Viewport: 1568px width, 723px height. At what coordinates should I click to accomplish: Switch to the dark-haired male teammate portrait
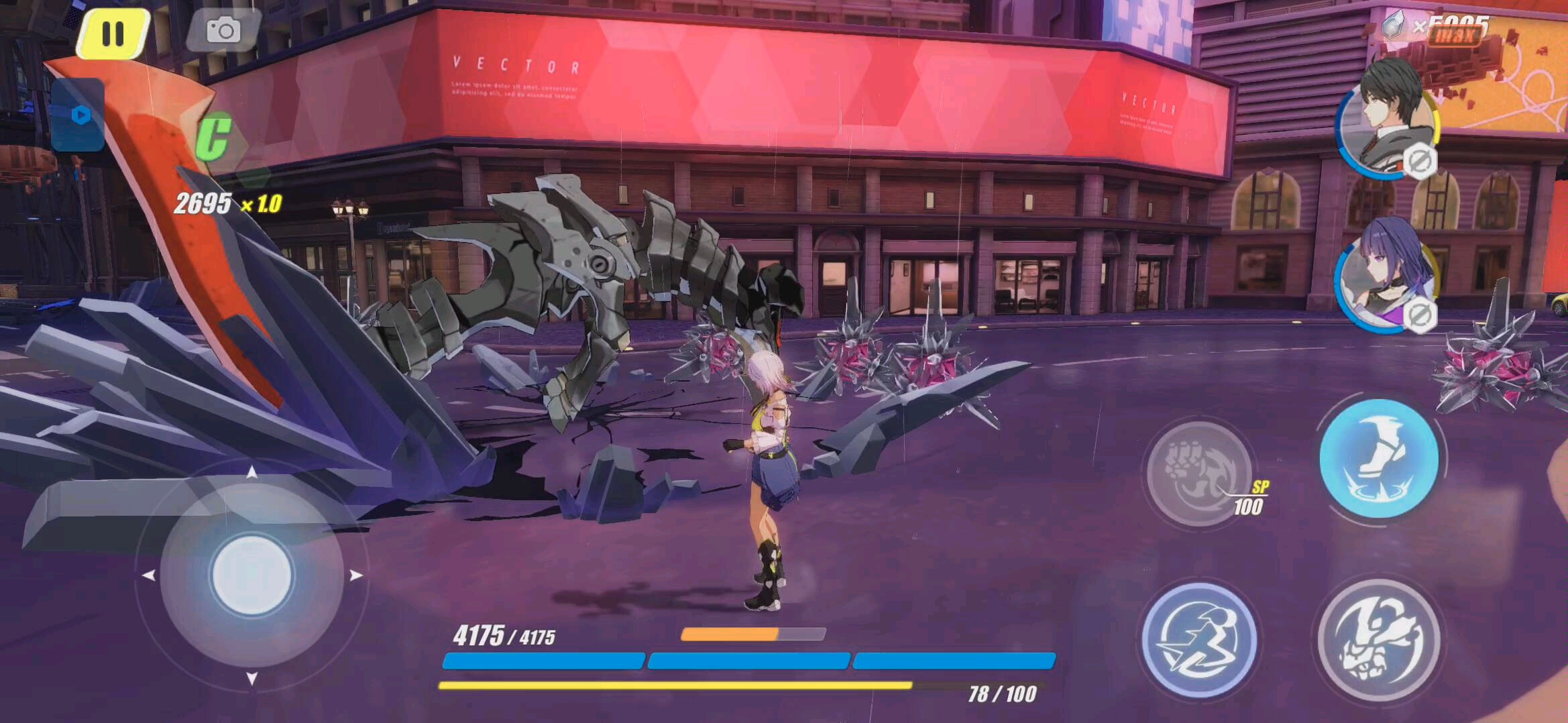1386,119
